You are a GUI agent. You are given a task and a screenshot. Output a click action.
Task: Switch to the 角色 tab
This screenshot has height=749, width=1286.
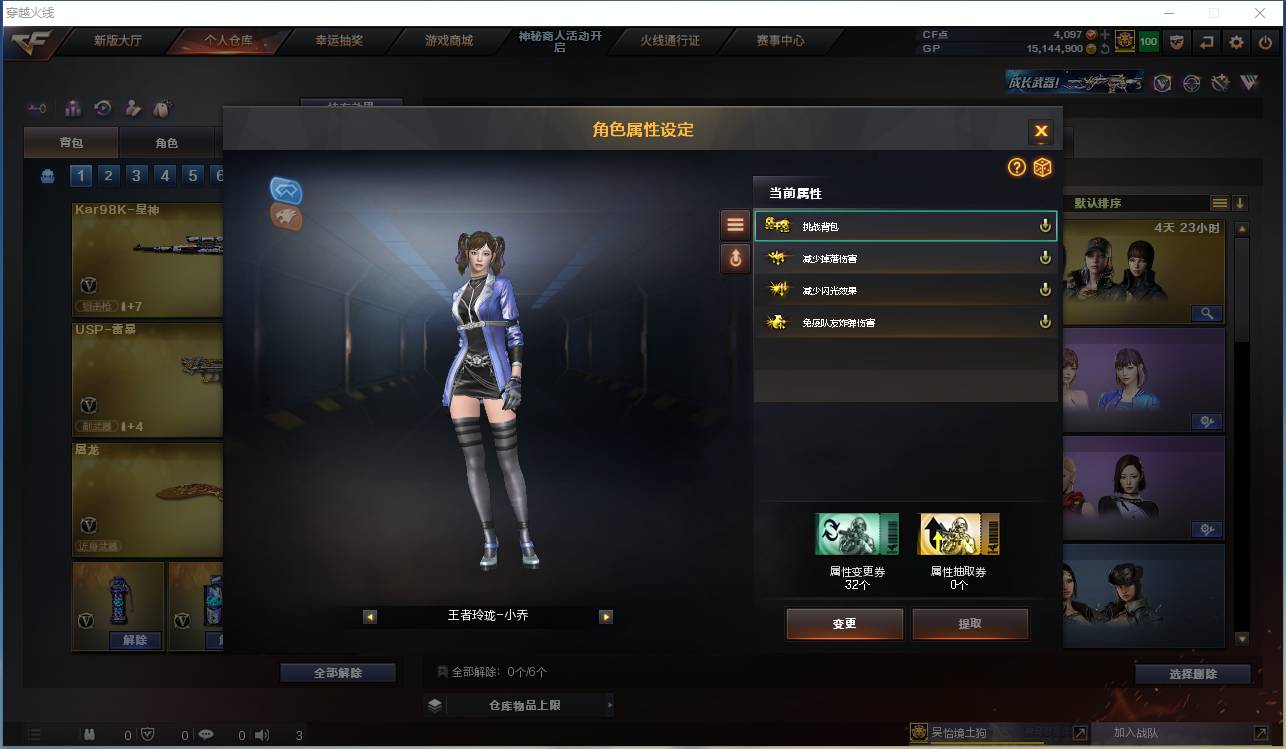166,142
